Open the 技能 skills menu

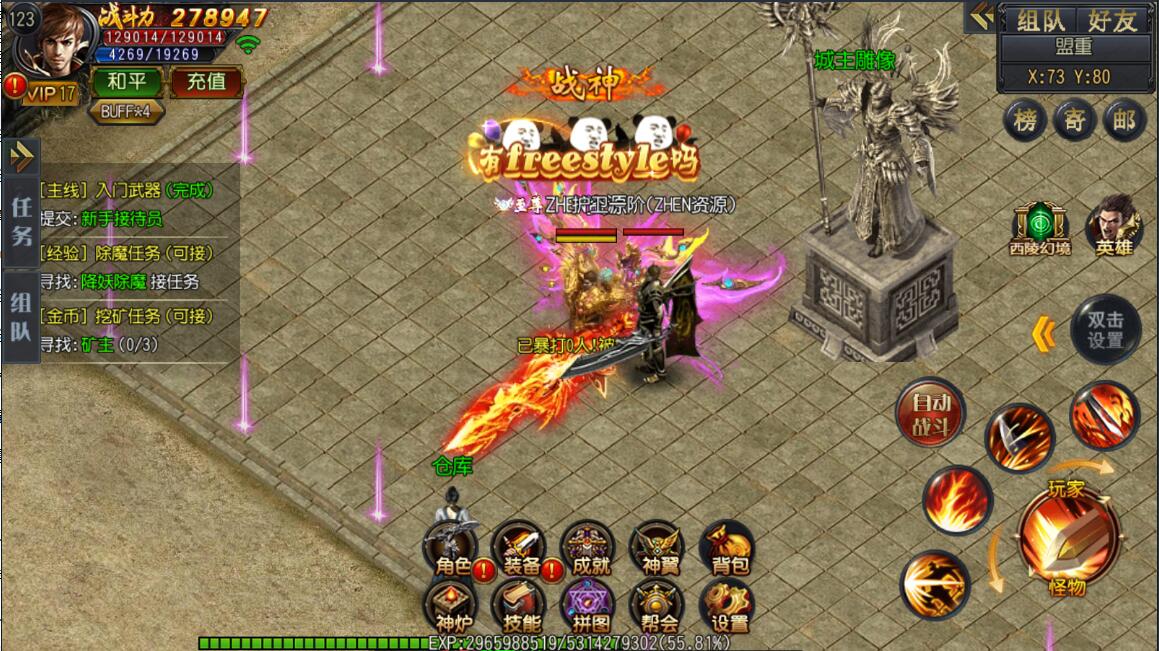tap(521, 606)
